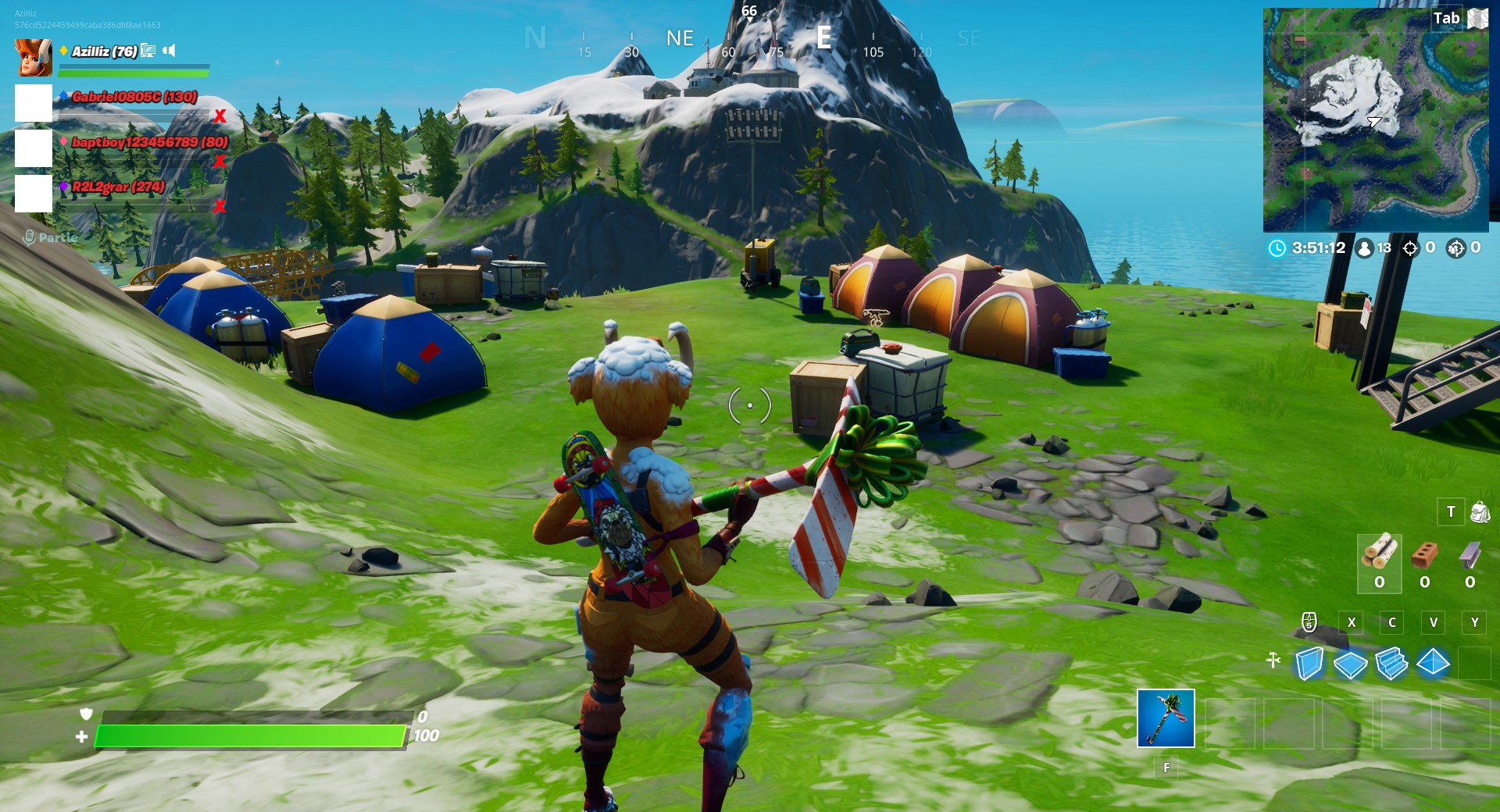Select the metal material icon

pos(1469,556)
